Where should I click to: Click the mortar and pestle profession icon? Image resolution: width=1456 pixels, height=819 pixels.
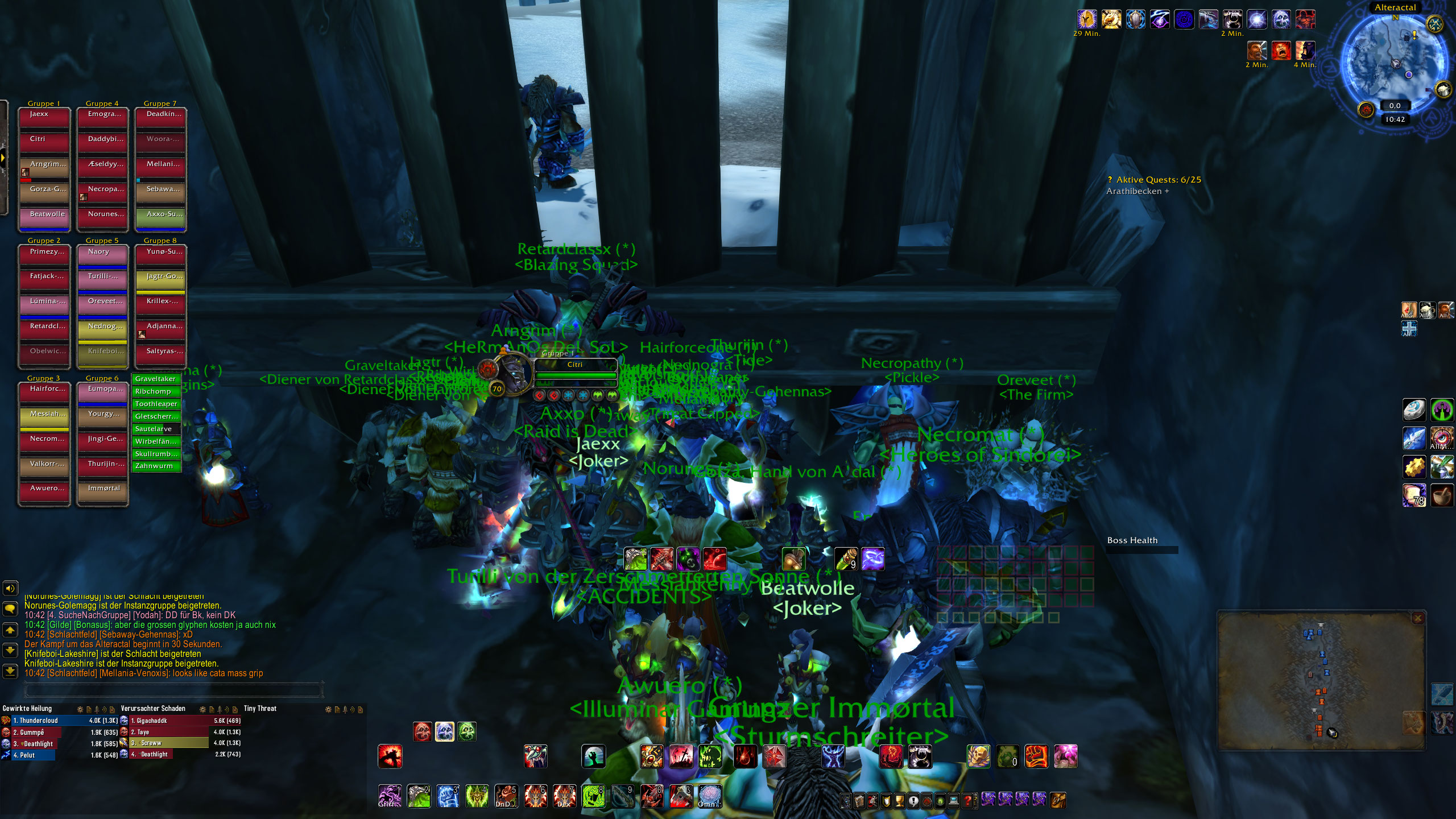pos(1442,495)
